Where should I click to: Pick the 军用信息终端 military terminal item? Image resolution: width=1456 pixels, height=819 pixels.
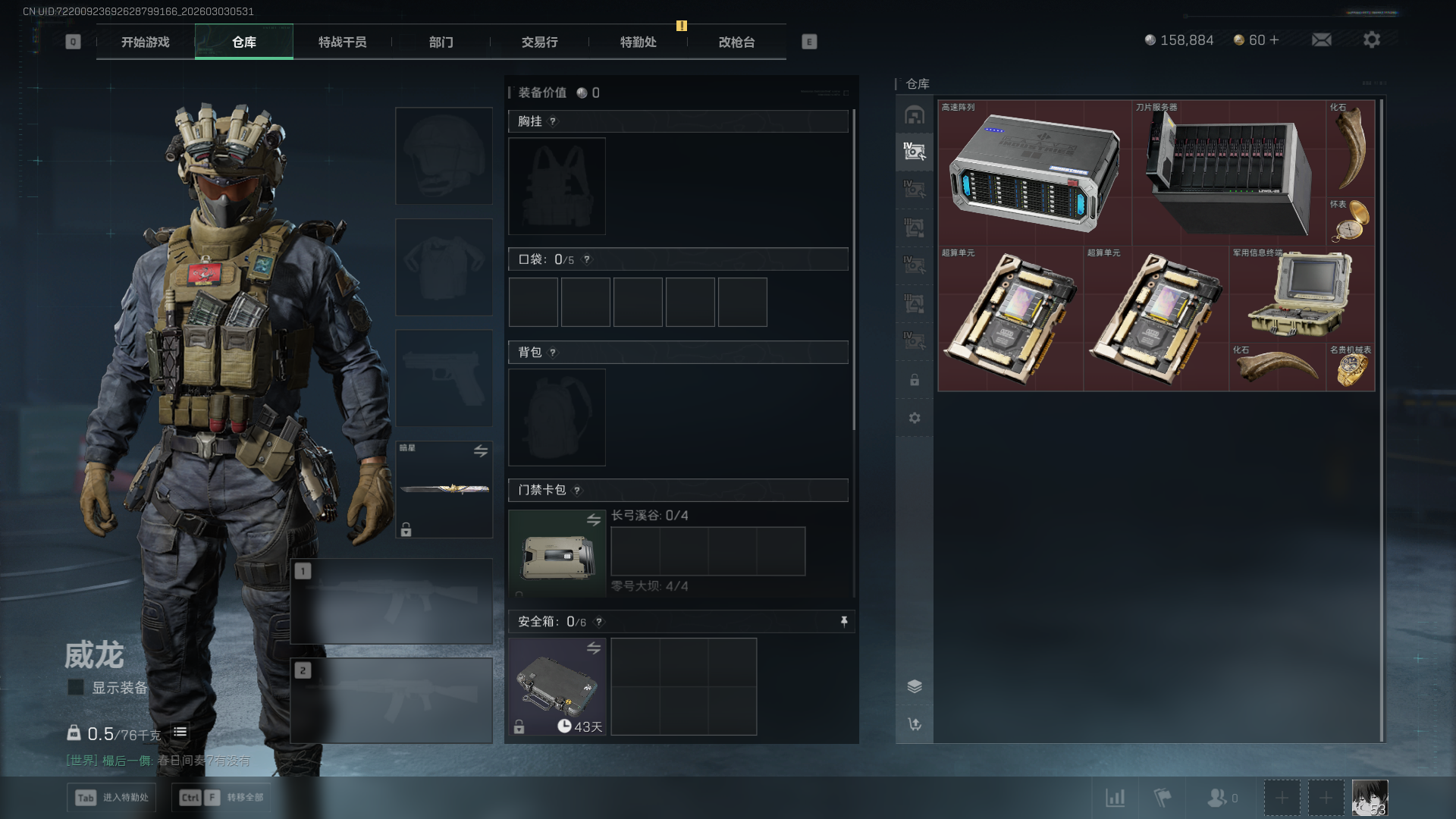[1300, 294]
